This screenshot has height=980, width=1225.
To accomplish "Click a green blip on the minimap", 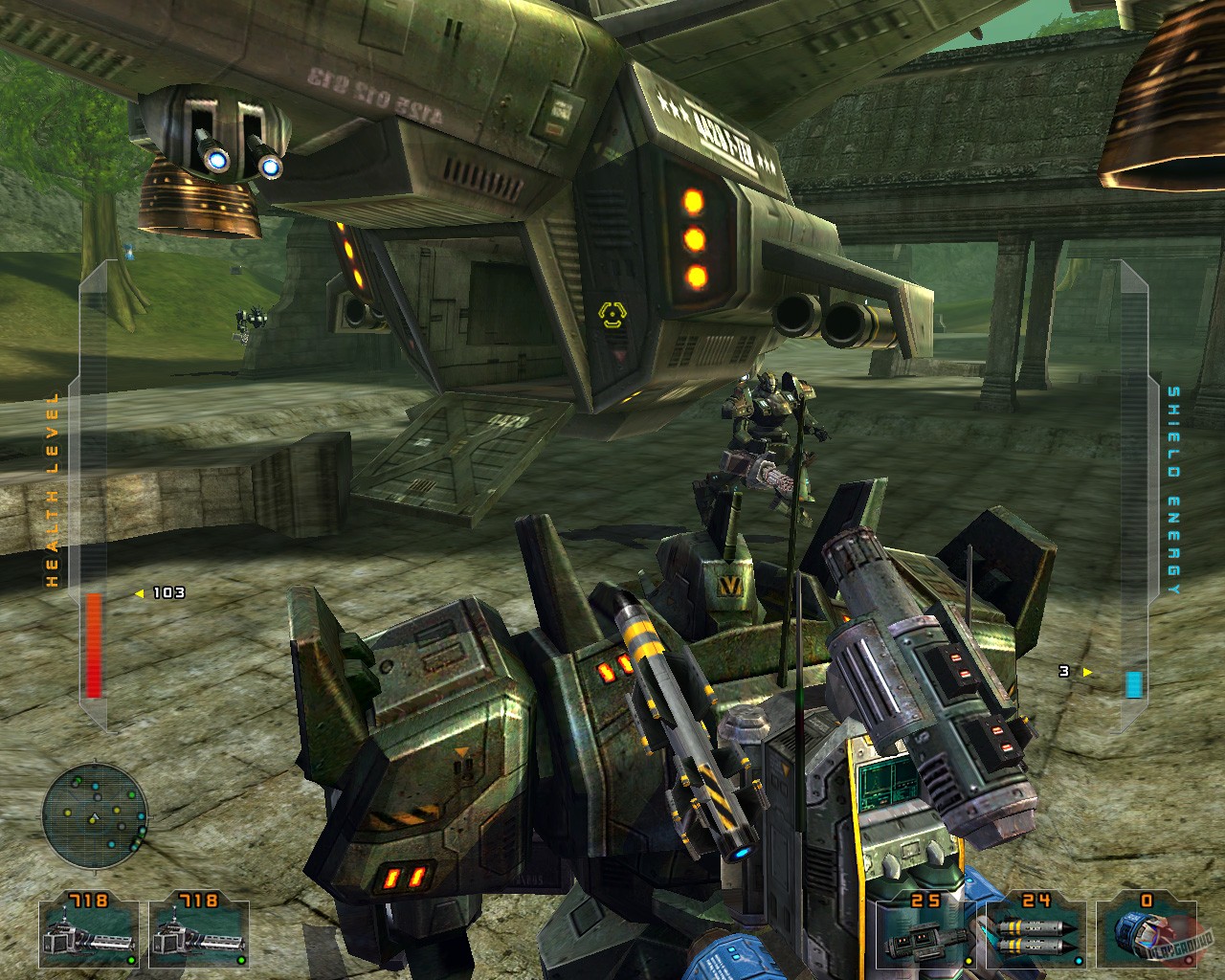I will tap(131, 795).
